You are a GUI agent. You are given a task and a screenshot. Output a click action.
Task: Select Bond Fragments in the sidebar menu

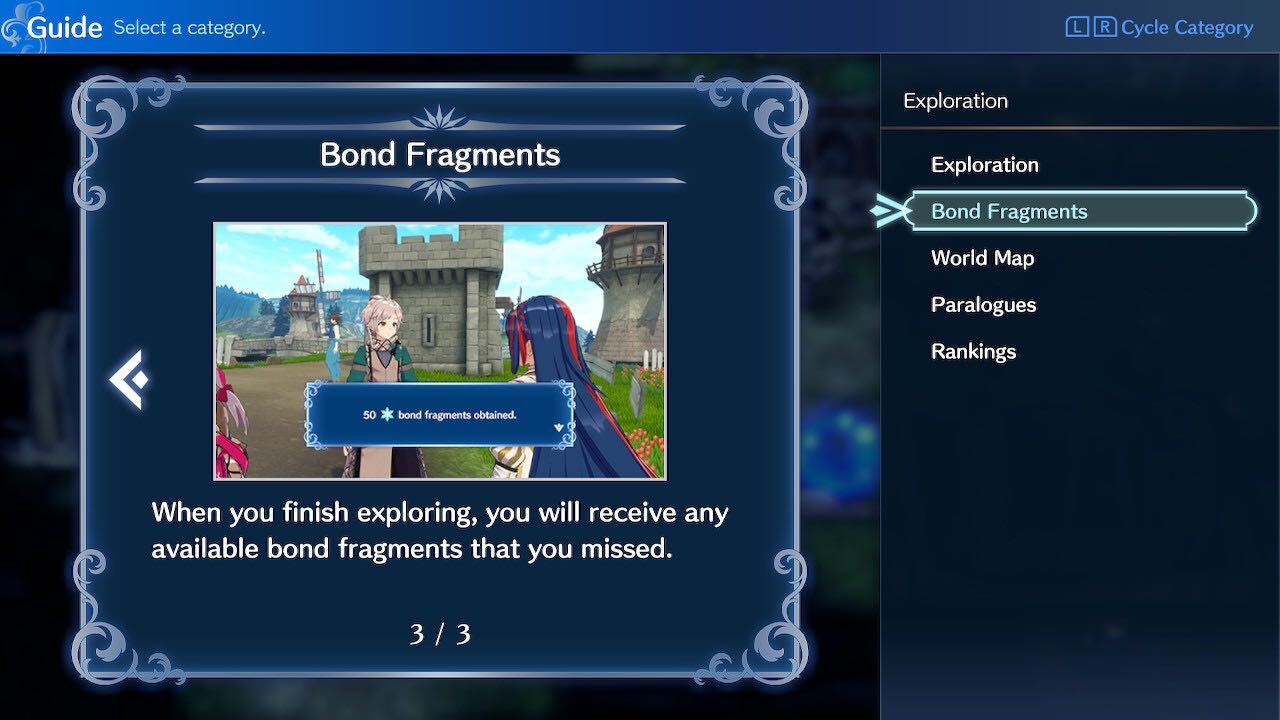1011,211
